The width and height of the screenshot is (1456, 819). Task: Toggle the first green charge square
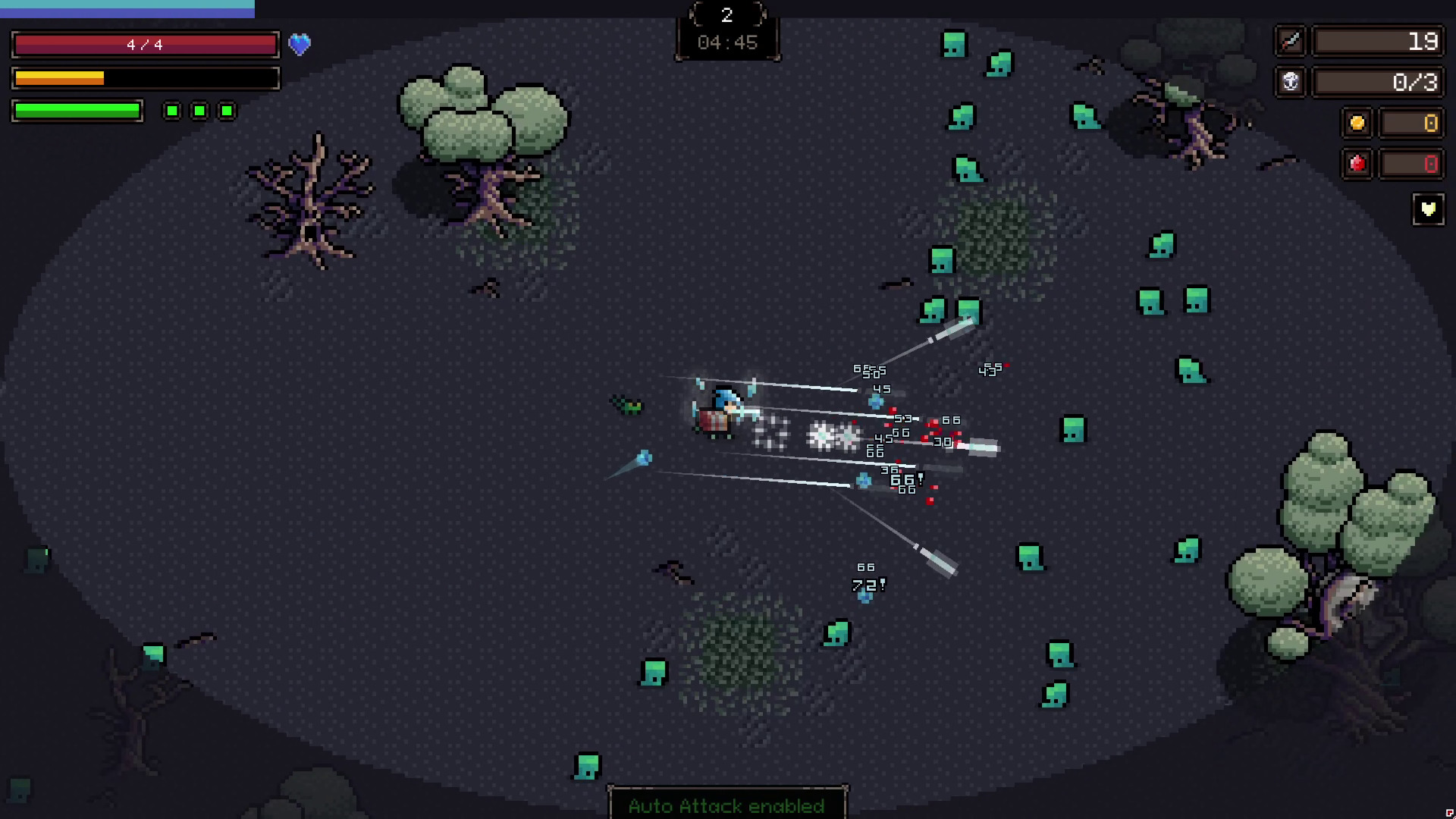click(171, 111)
